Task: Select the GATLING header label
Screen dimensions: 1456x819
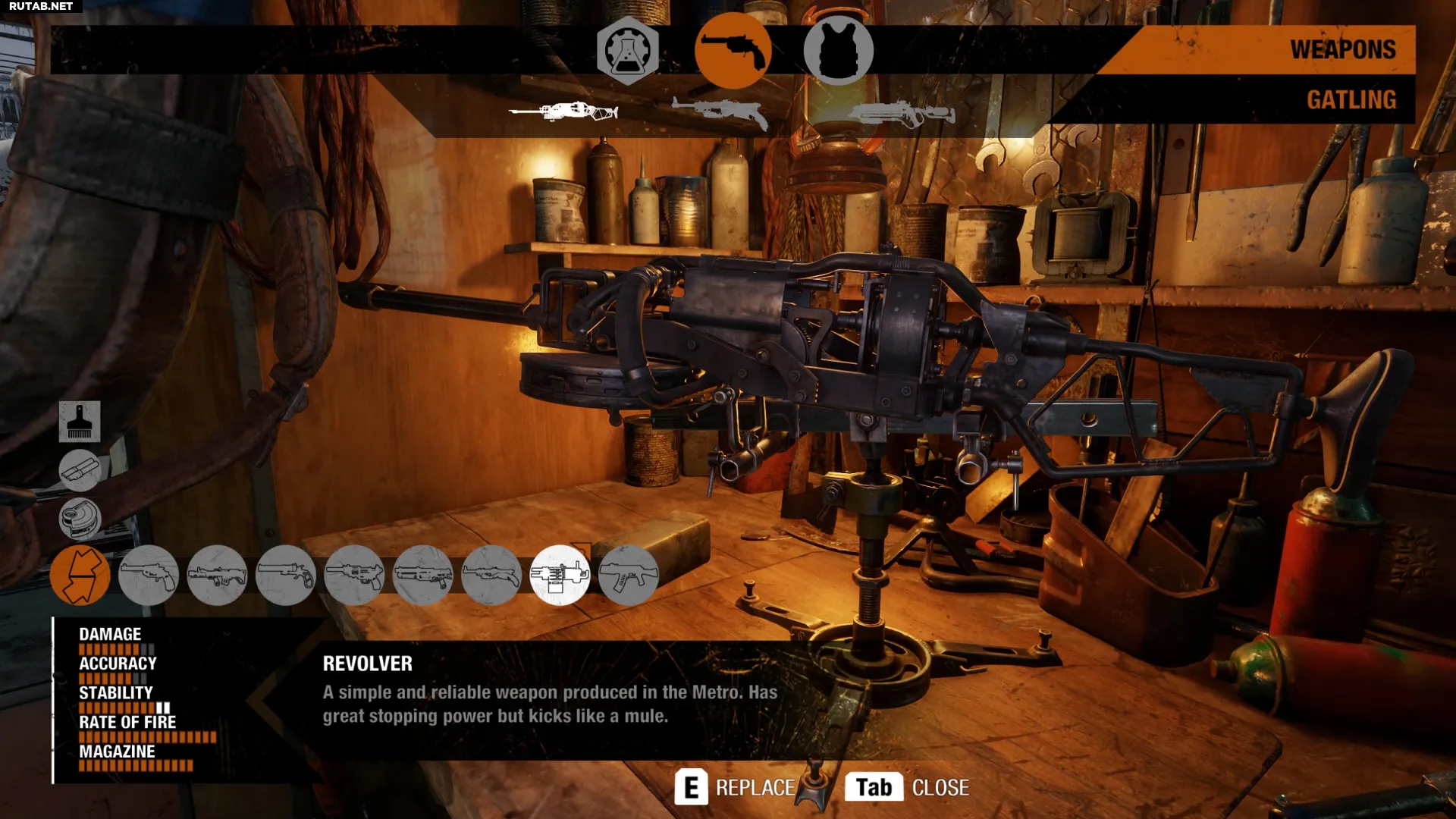Action: click(1351, 99)
